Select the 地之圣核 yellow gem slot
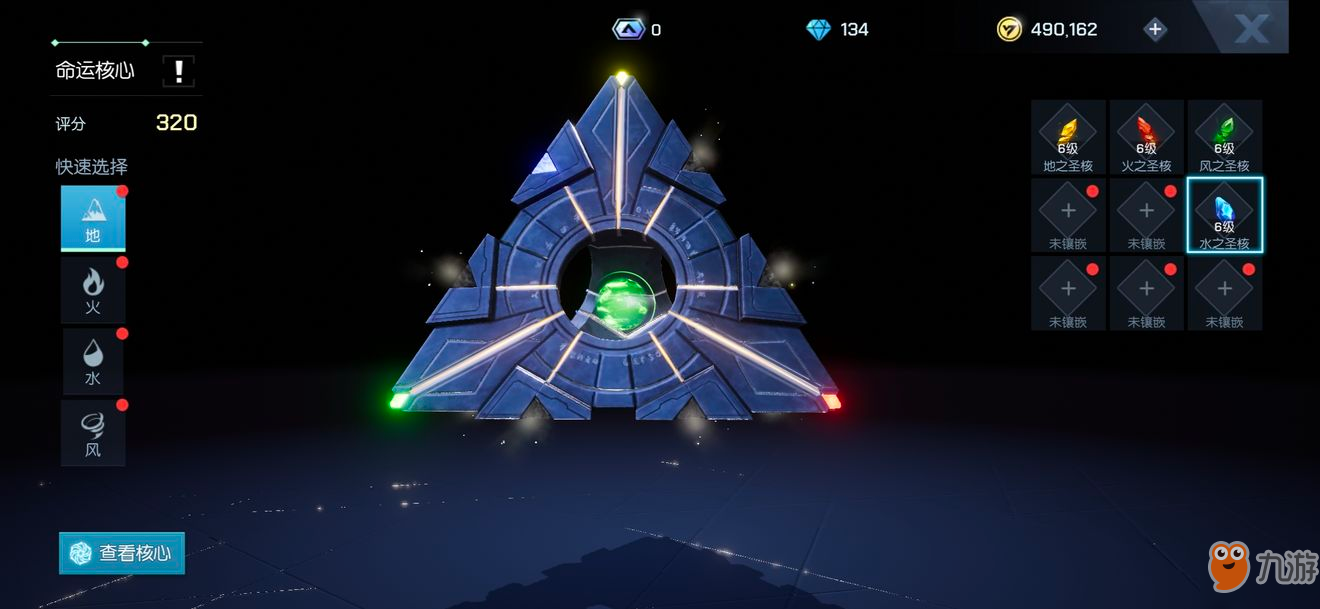 [x=1068, y=137]
